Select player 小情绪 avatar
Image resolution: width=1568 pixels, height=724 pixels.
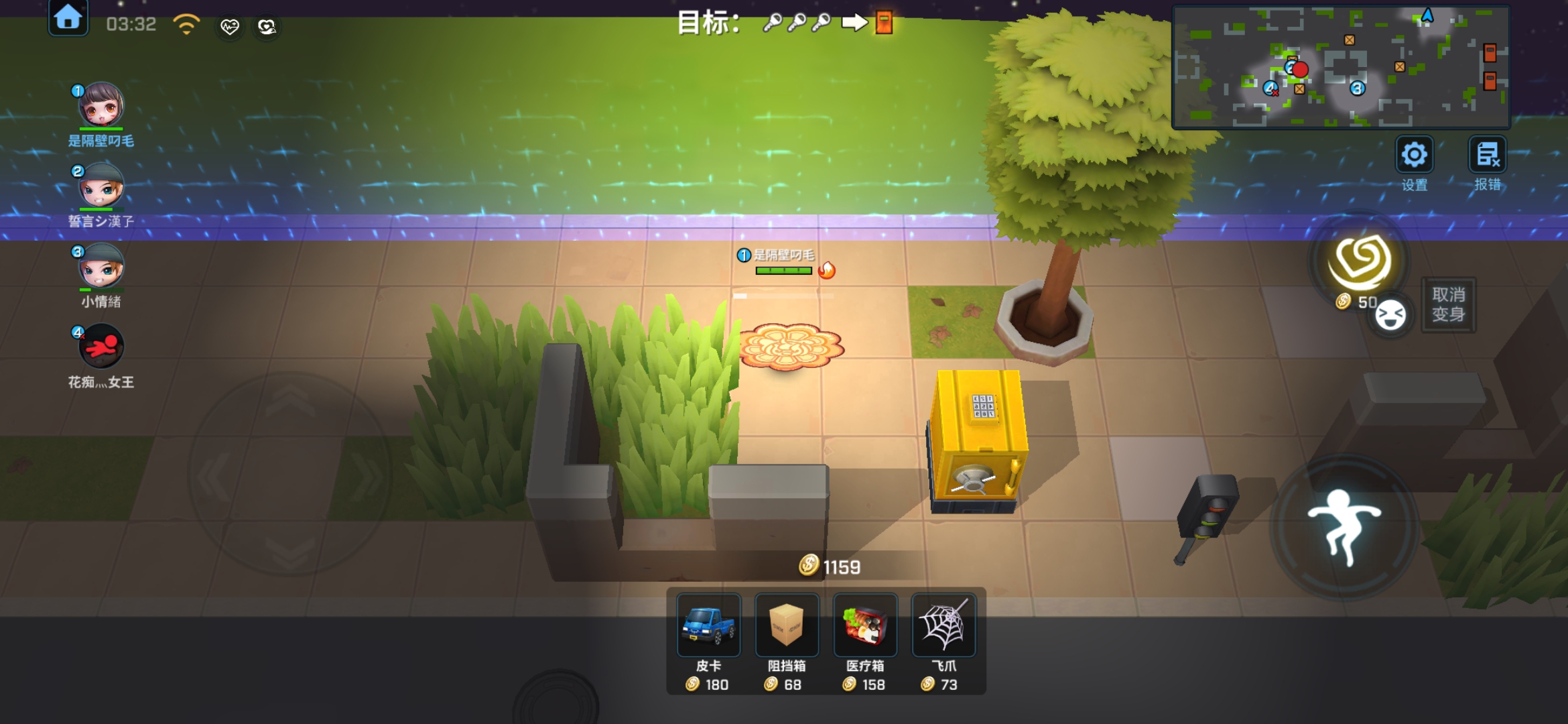tap(101, 266)
